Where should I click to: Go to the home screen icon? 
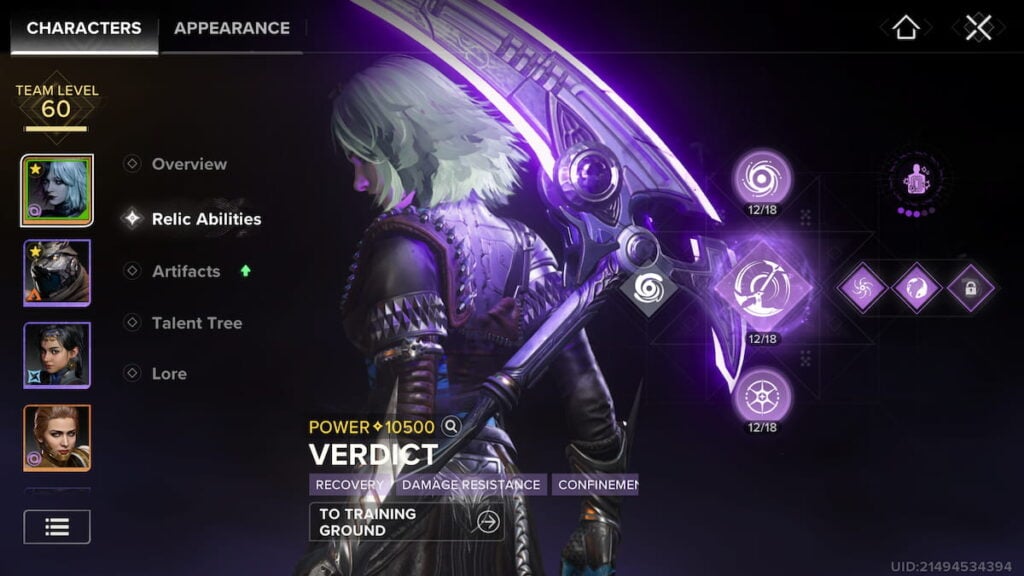click(x=906, y=28)
